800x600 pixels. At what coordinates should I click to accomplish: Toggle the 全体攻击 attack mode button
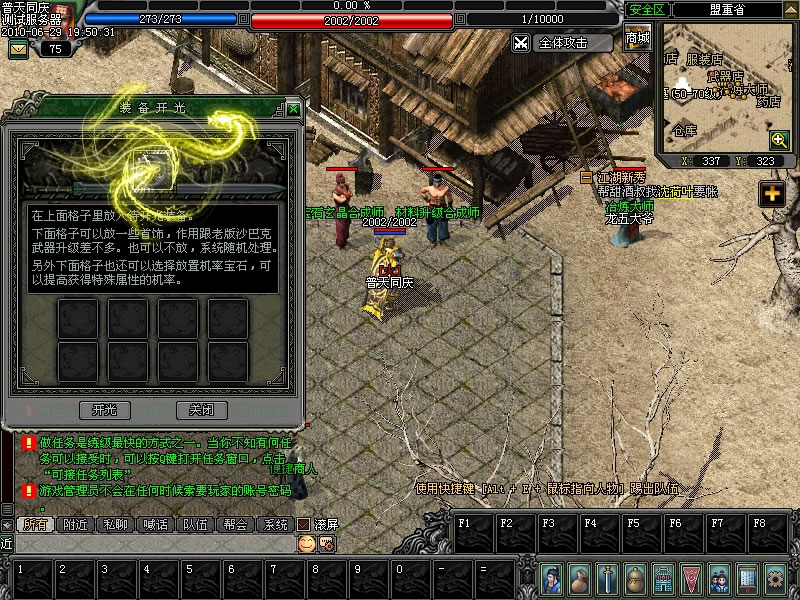click(562, 43)
